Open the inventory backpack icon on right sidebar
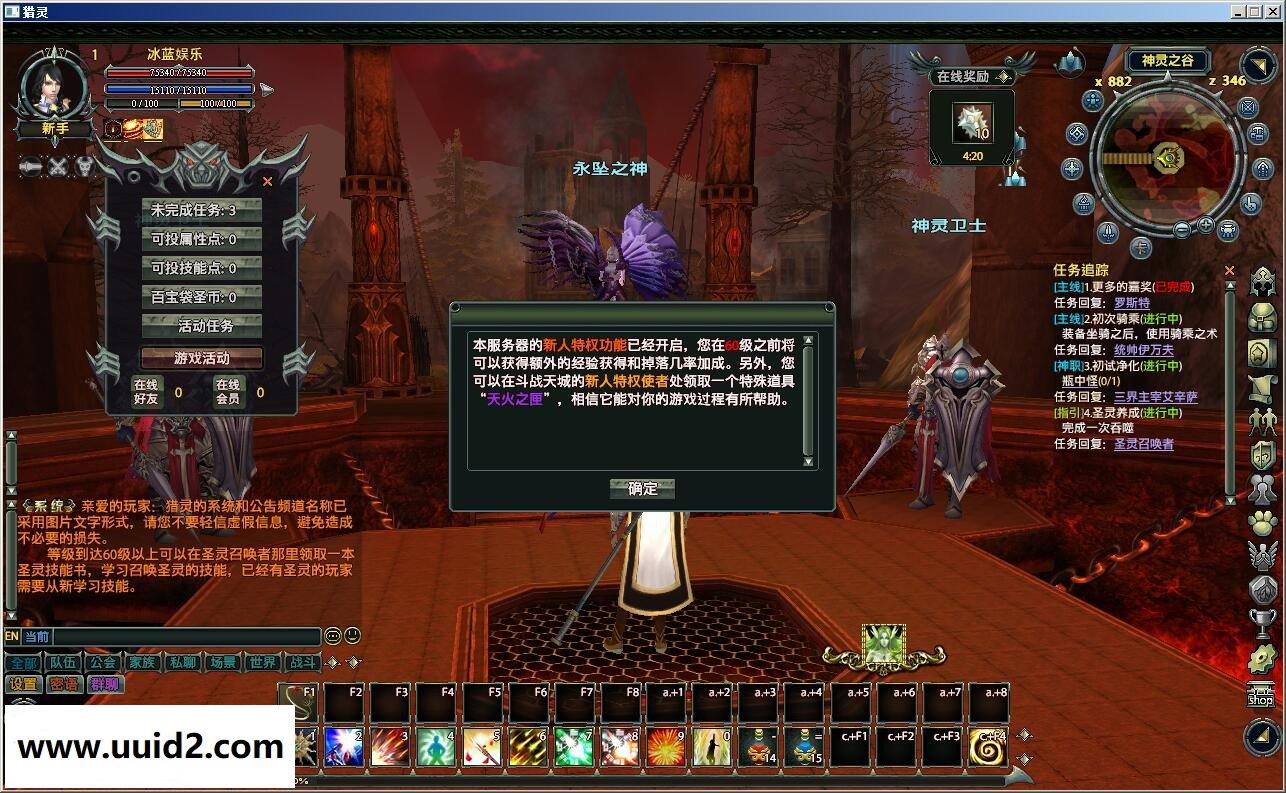The image size is (1286, 793). point(1262,315)
